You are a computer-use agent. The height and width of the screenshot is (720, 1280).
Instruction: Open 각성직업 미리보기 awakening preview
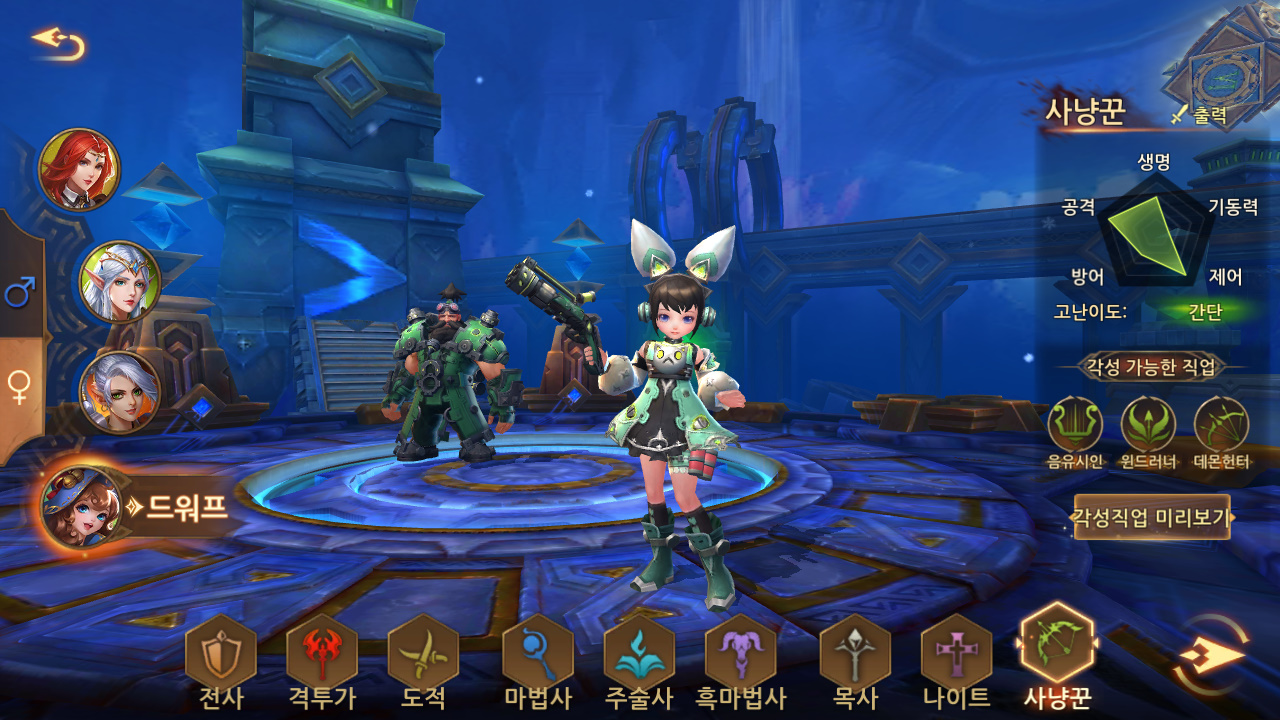pos(1152,517)
